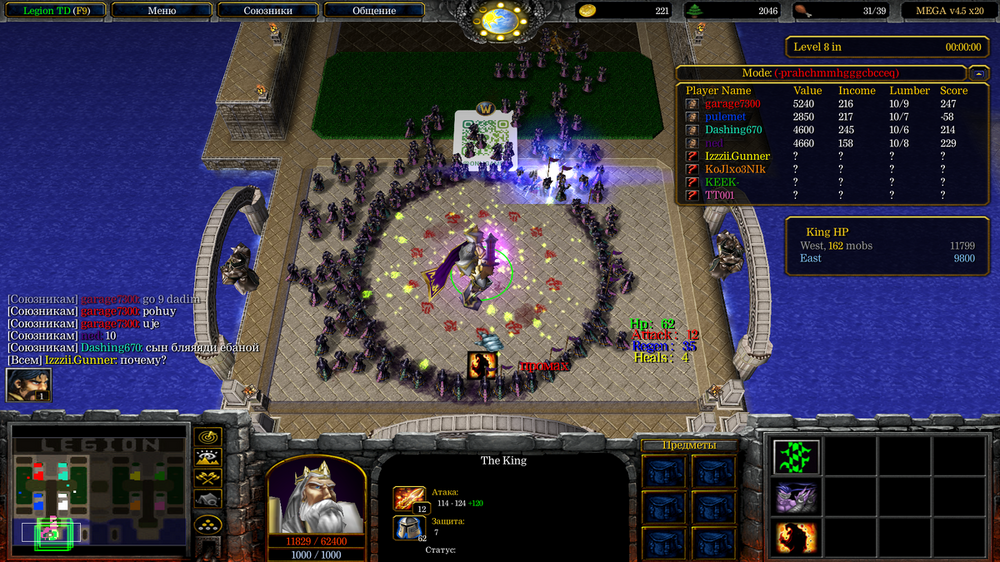Toggle minimap terrain with the eye-over-mountain button
Viewport: 1000px width, 562px height.
point(209,458)
